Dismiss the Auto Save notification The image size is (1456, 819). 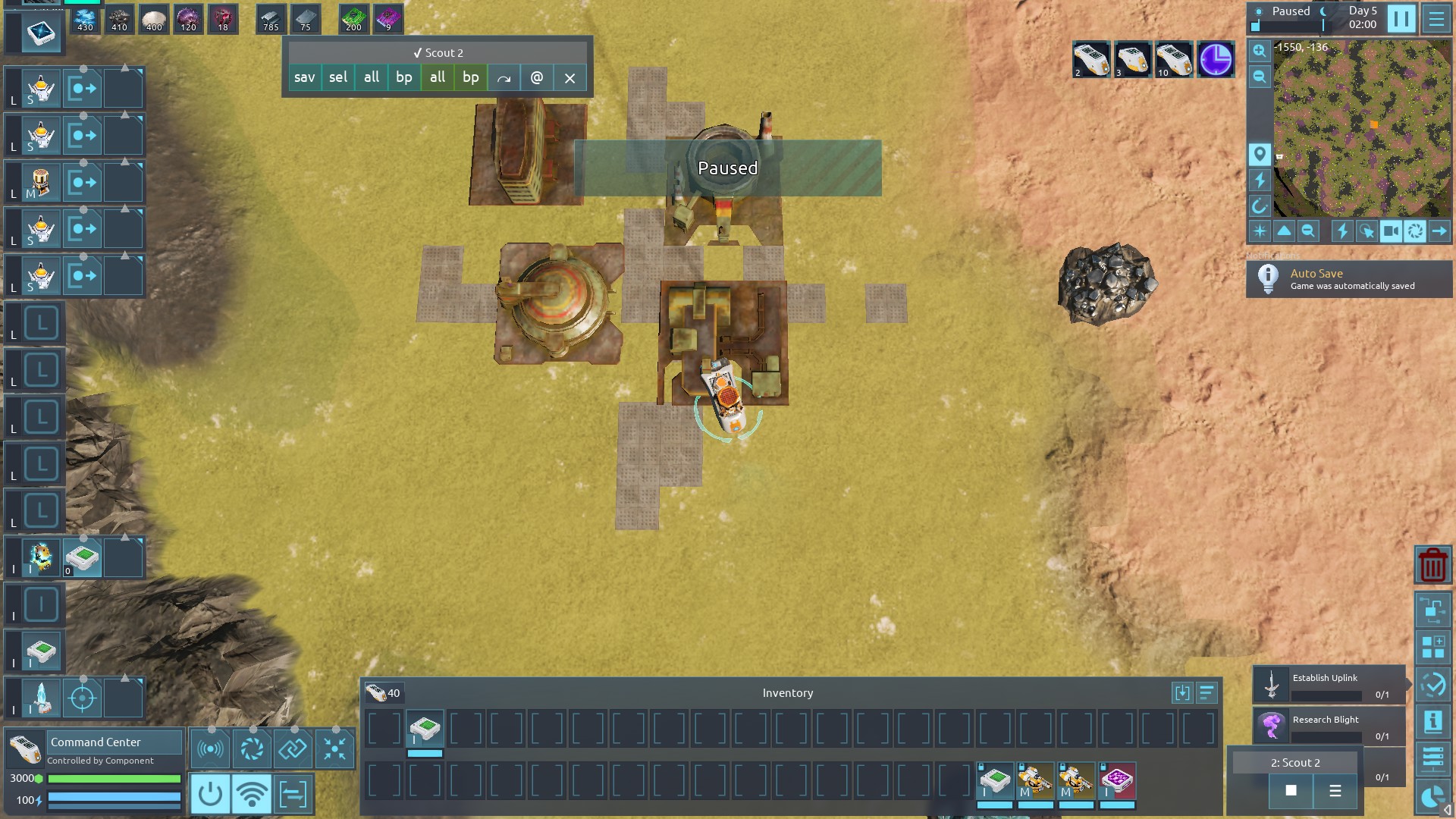click(1349, 279)
